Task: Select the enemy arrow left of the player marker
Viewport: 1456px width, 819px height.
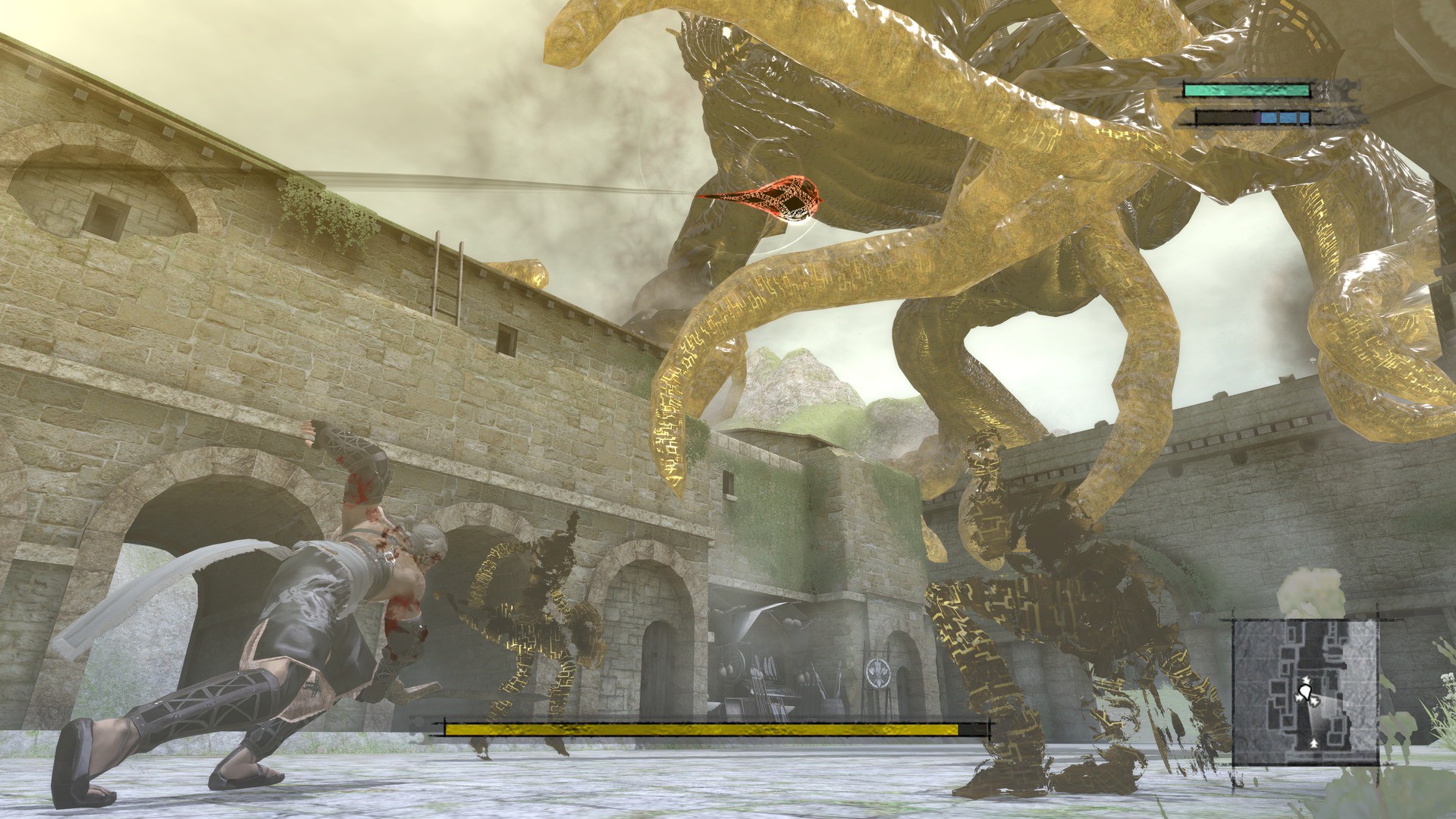Action: (1299, 698)
